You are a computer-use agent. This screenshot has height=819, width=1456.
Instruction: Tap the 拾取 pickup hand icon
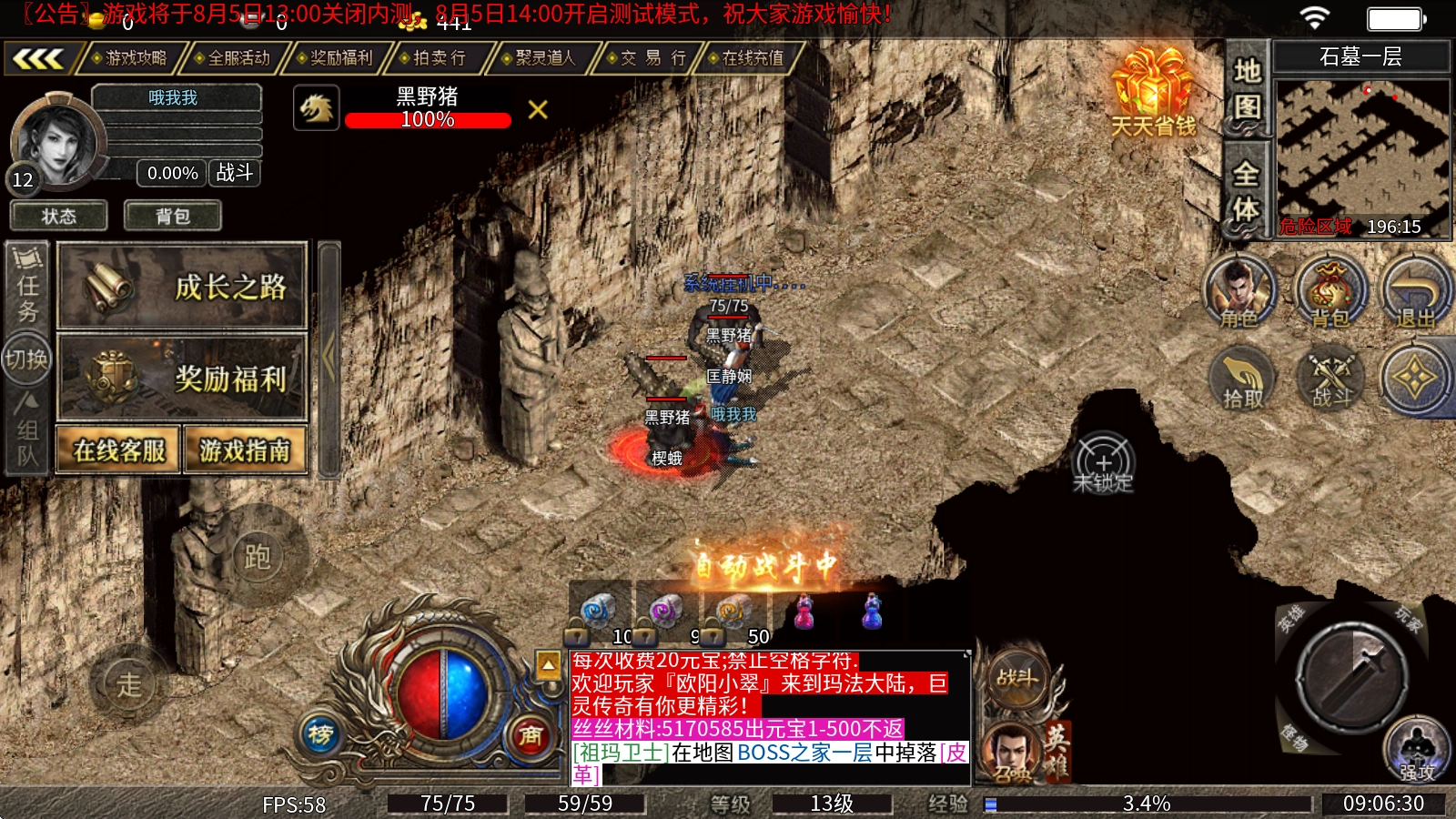pyautogui.click(x=1242, y=378)
